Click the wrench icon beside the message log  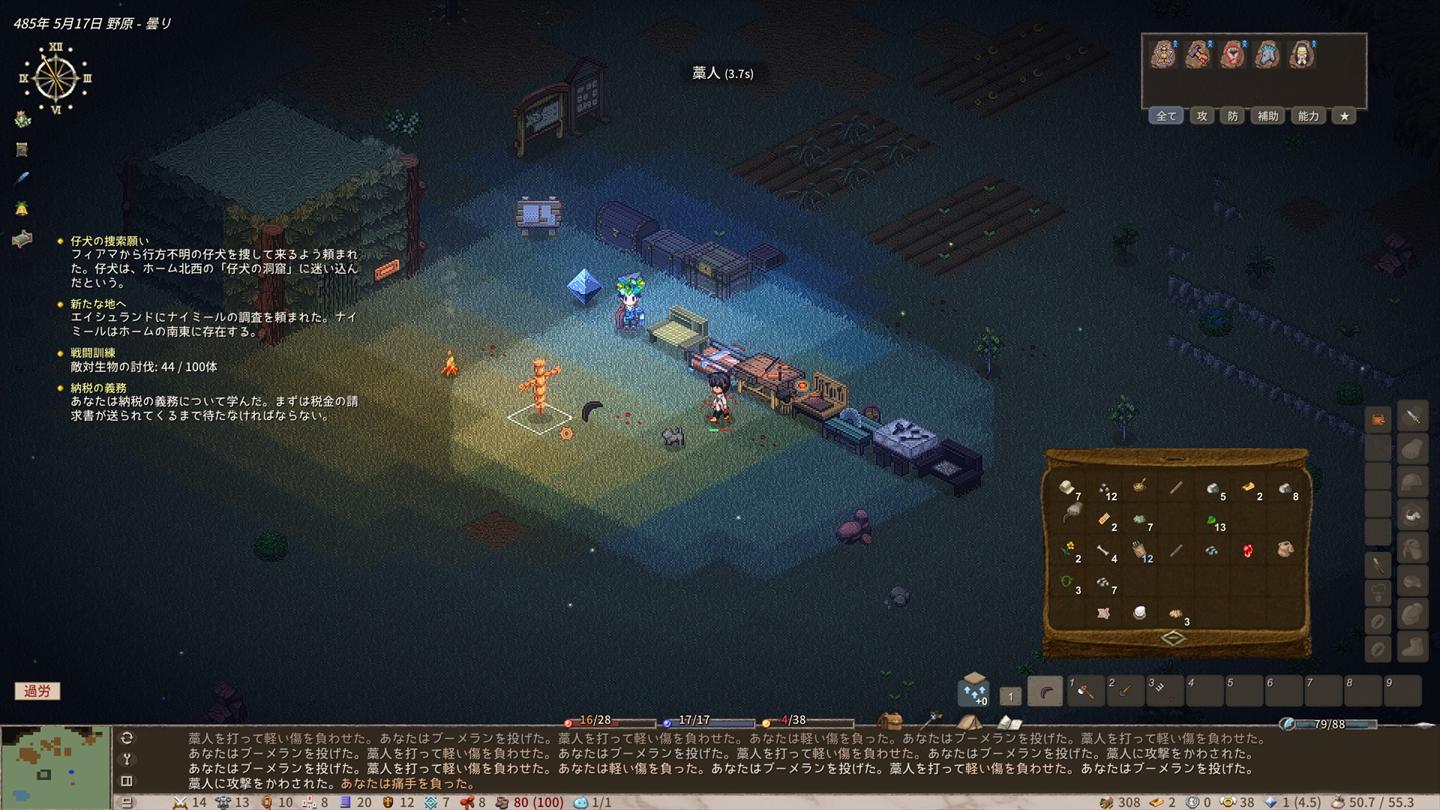click(x=127, y=759)
